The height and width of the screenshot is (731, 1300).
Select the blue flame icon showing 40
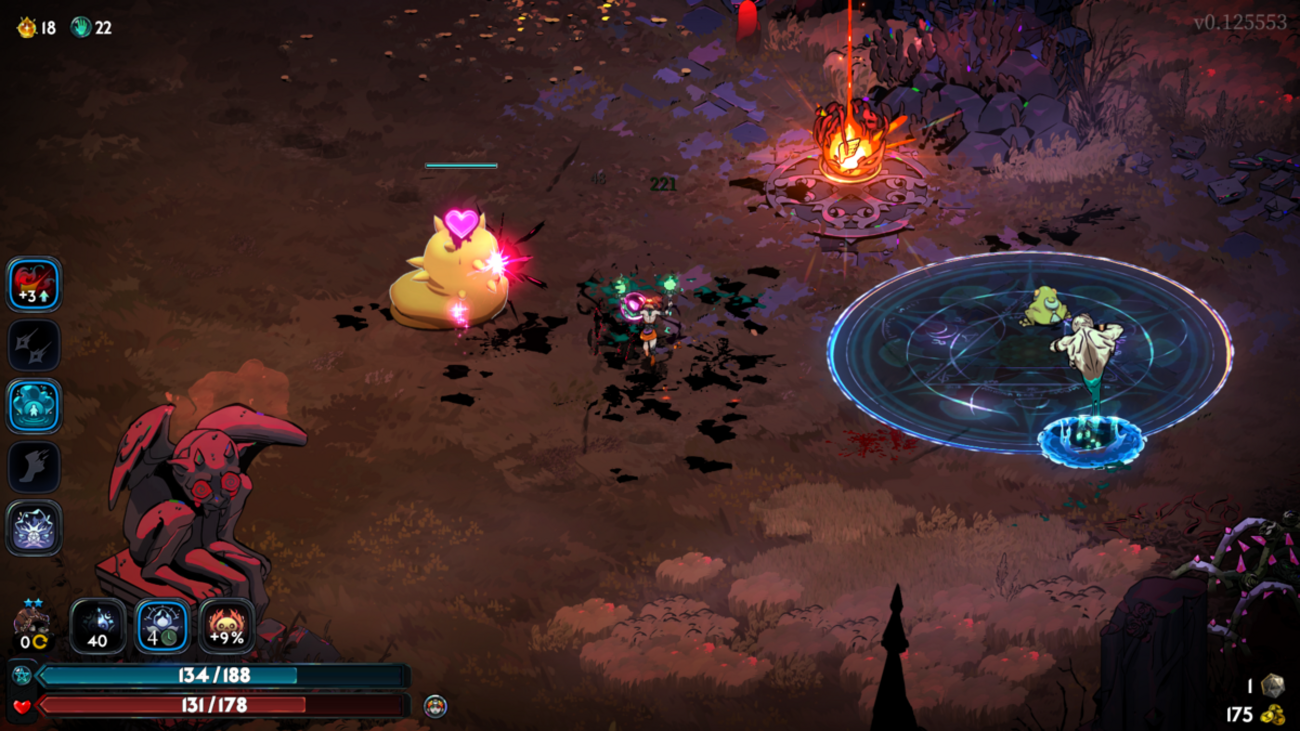[x=98, y=627]
